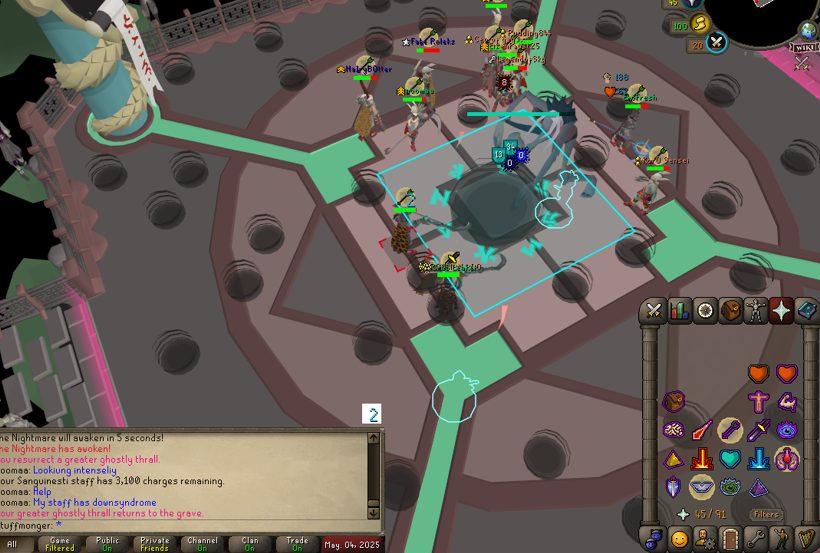820x553 pixels.
Task: Open the Wiki lookup banner
Action: click(805, 46)
